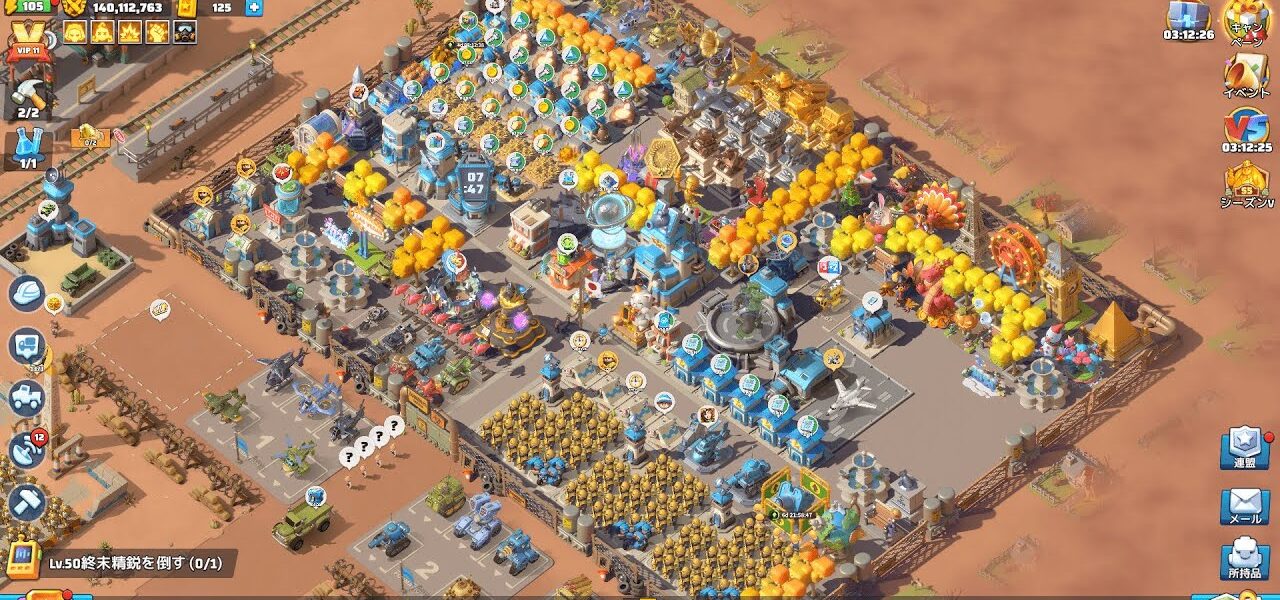The image size is (1280, 600).
Task: Open the hard hat construction menu
Action: (x=27, y=293)
